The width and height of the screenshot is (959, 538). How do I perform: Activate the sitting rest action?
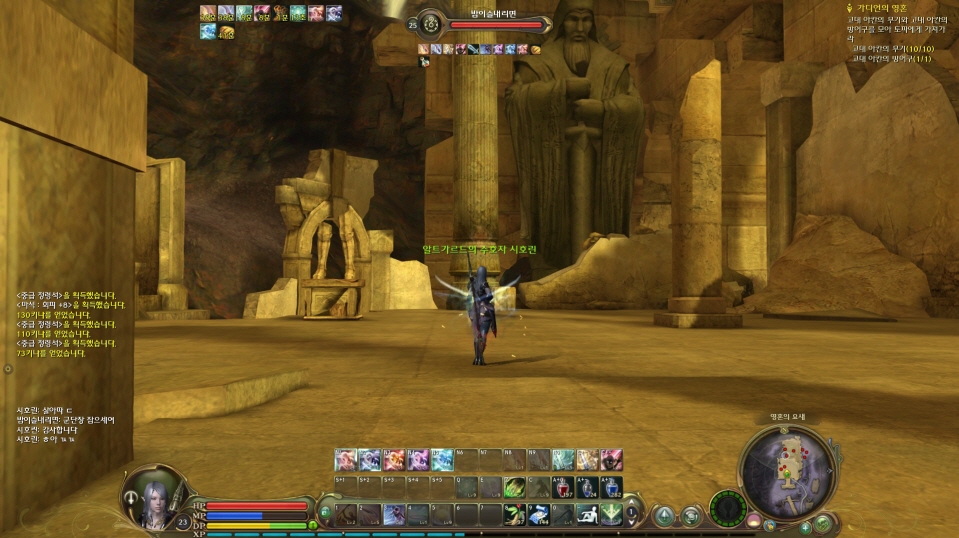coord(588,514)
